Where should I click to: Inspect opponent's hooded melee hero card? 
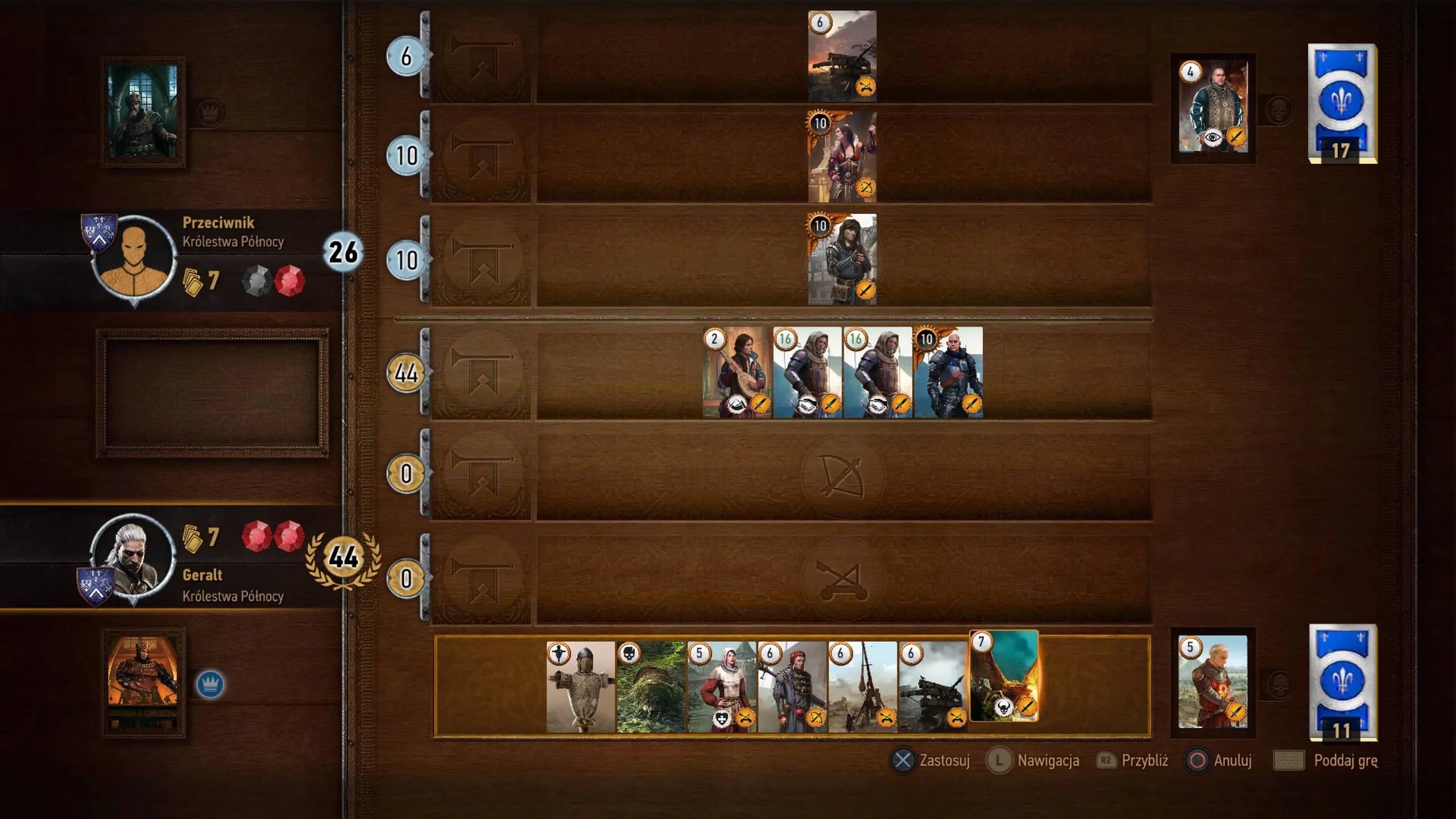coord(842,259)
